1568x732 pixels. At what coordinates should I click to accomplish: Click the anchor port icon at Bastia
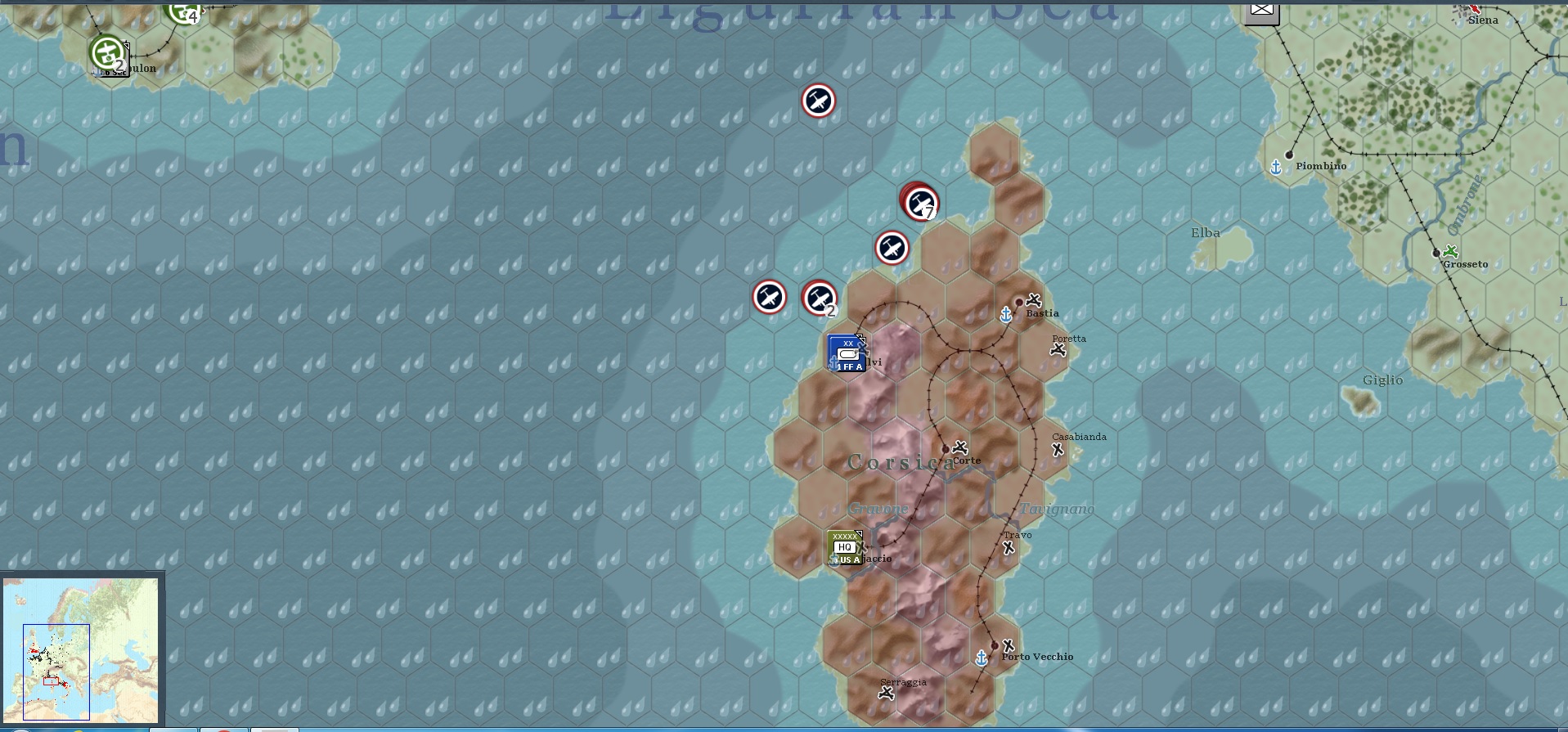(1005, 313)
